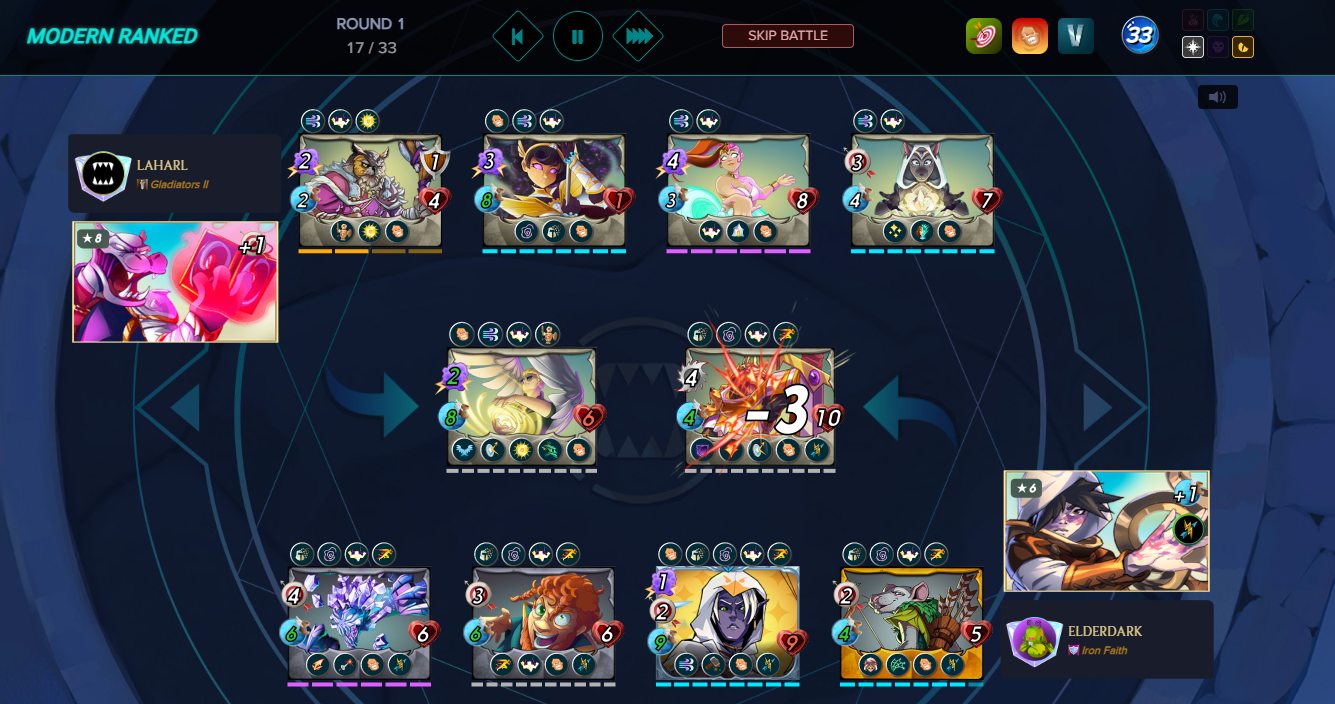Click the mana cap 33 orb
The height and width of the screenshot is (704, 1335).
(1139, 36)
